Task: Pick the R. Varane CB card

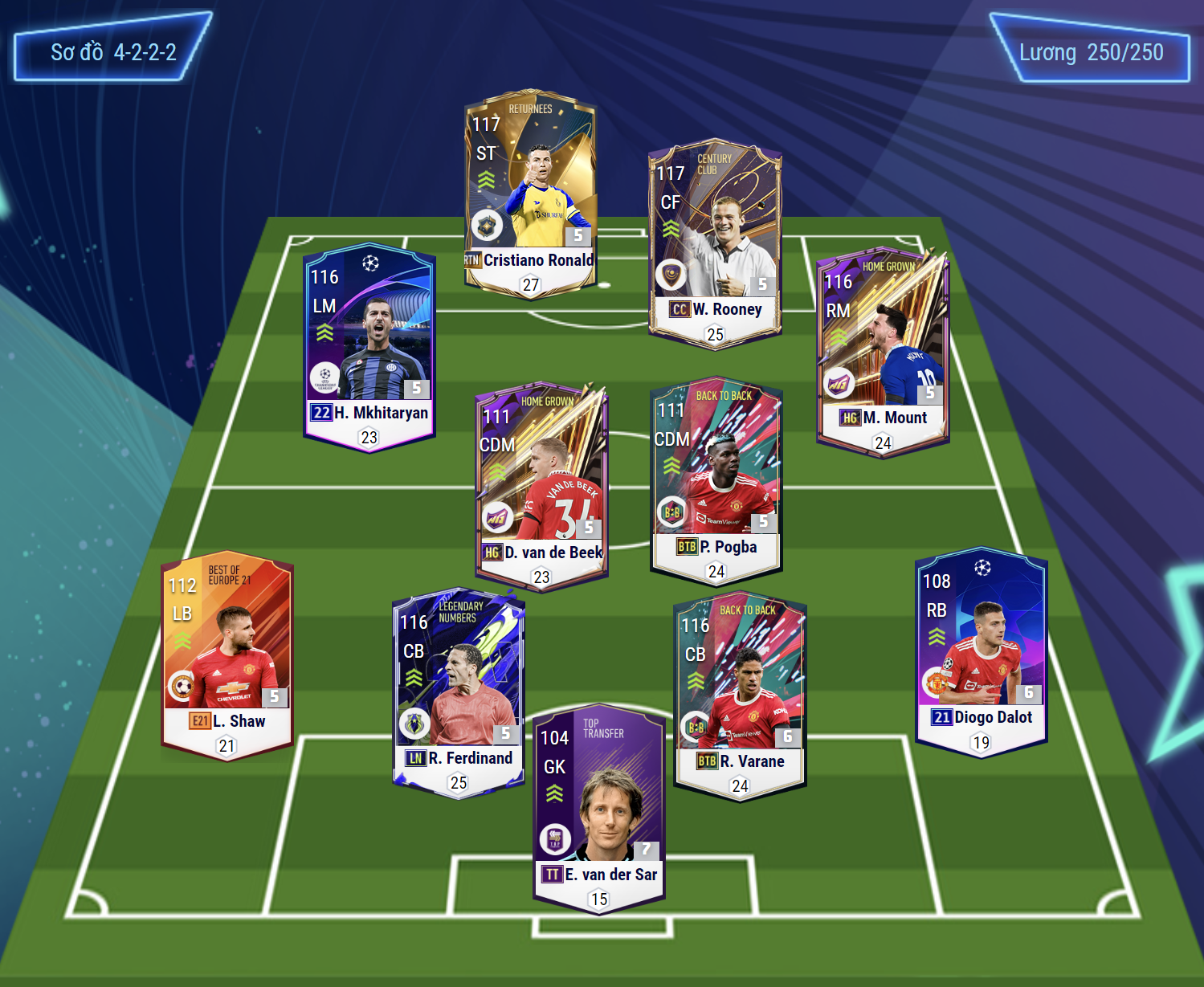Action: pyautogui.click(x=740, y=695)
